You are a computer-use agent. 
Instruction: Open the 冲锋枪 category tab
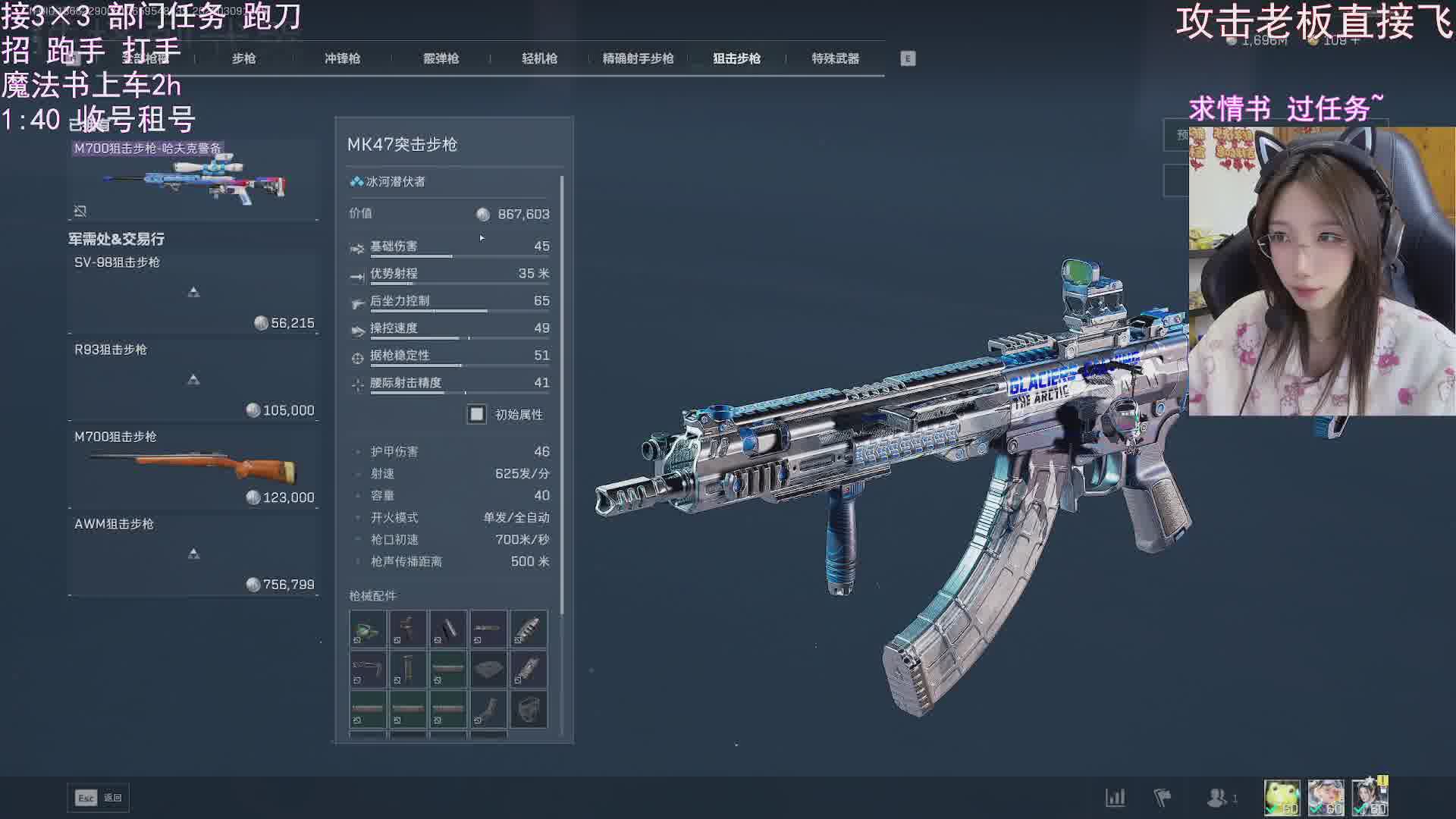click(x=342, y=58)
